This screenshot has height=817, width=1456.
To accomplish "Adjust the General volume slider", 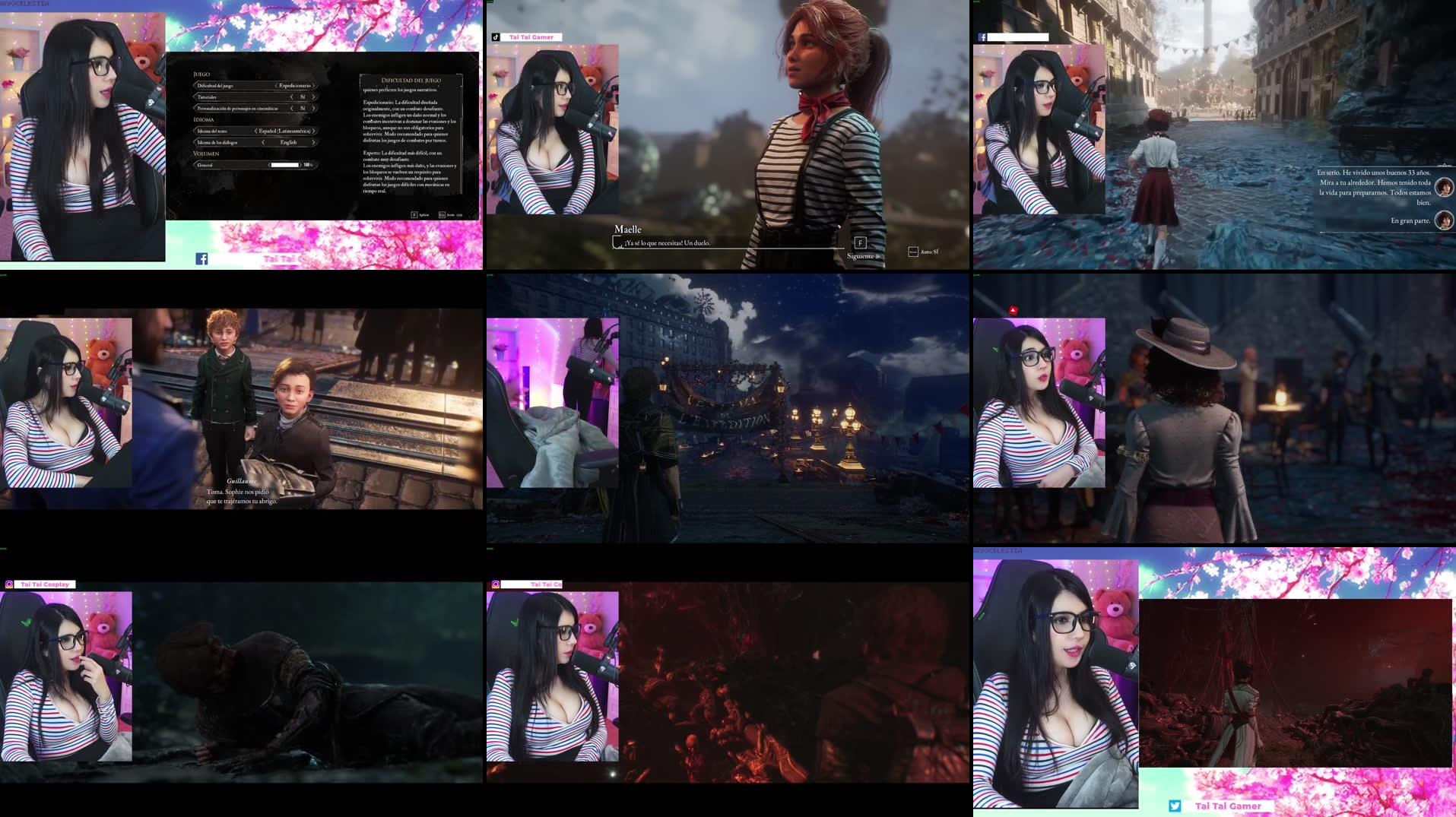I will pyautogui.click(x=285, y=165).
